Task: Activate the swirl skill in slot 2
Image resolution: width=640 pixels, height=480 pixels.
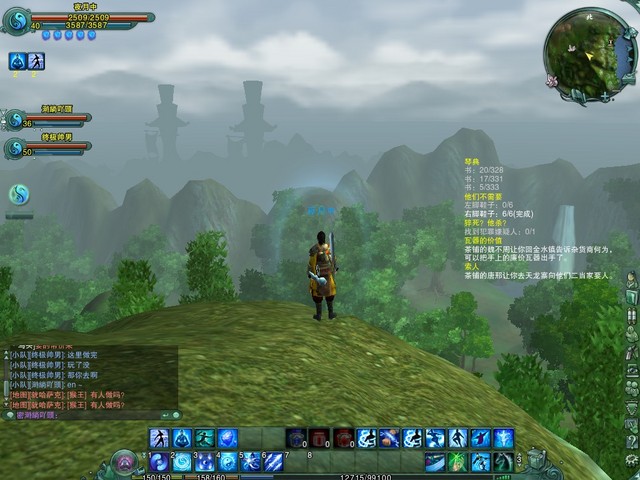Action: pyautogui.click(x=182, y=462)
